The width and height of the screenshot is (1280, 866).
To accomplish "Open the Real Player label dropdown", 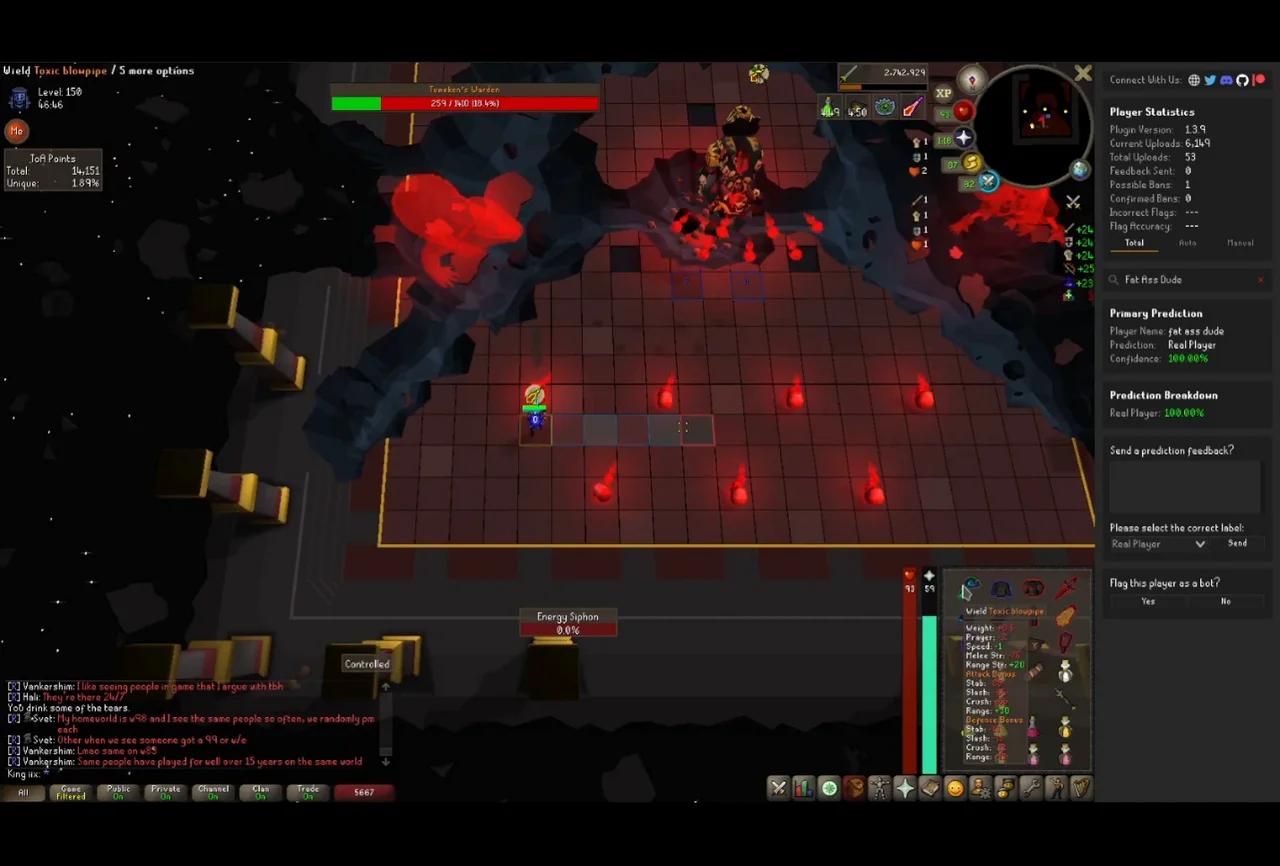I will [1158, 544].
